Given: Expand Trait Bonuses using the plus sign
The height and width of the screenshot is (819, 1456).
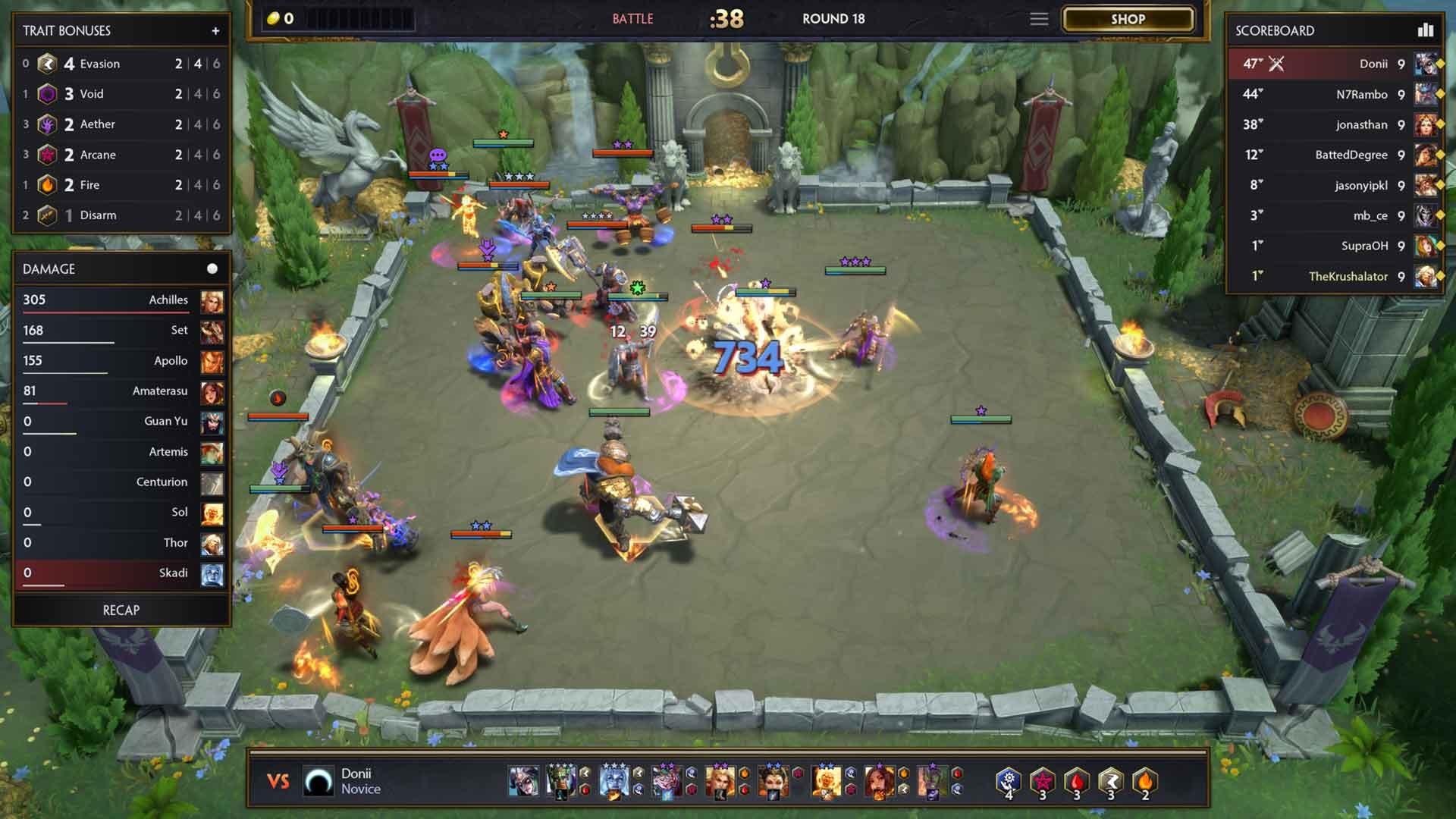Looking at the screenshot, I should 216,31.
